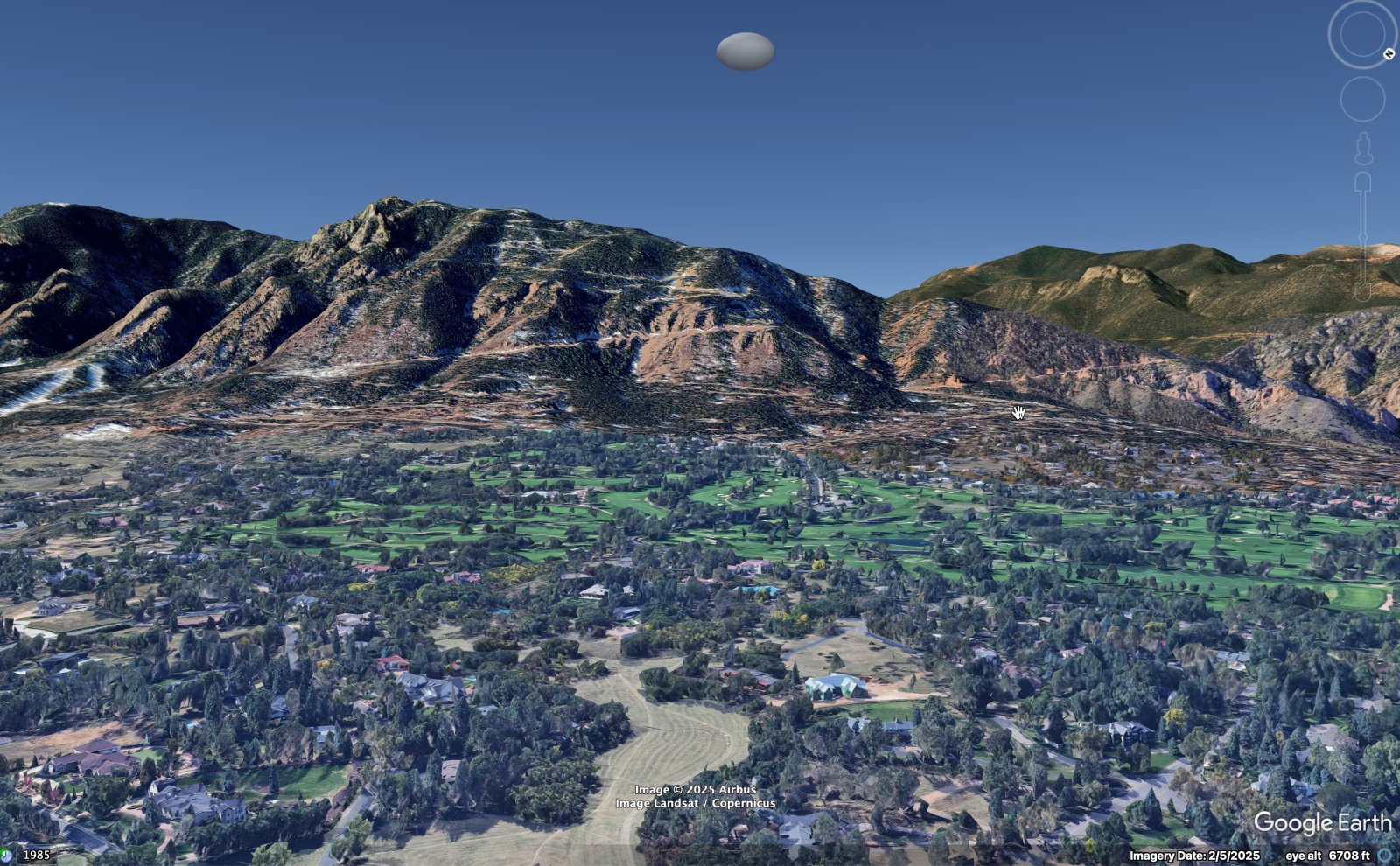Click the historical imagery clock icon
The width and height of the screenshot is (1400, 866).
pos(6,855)
